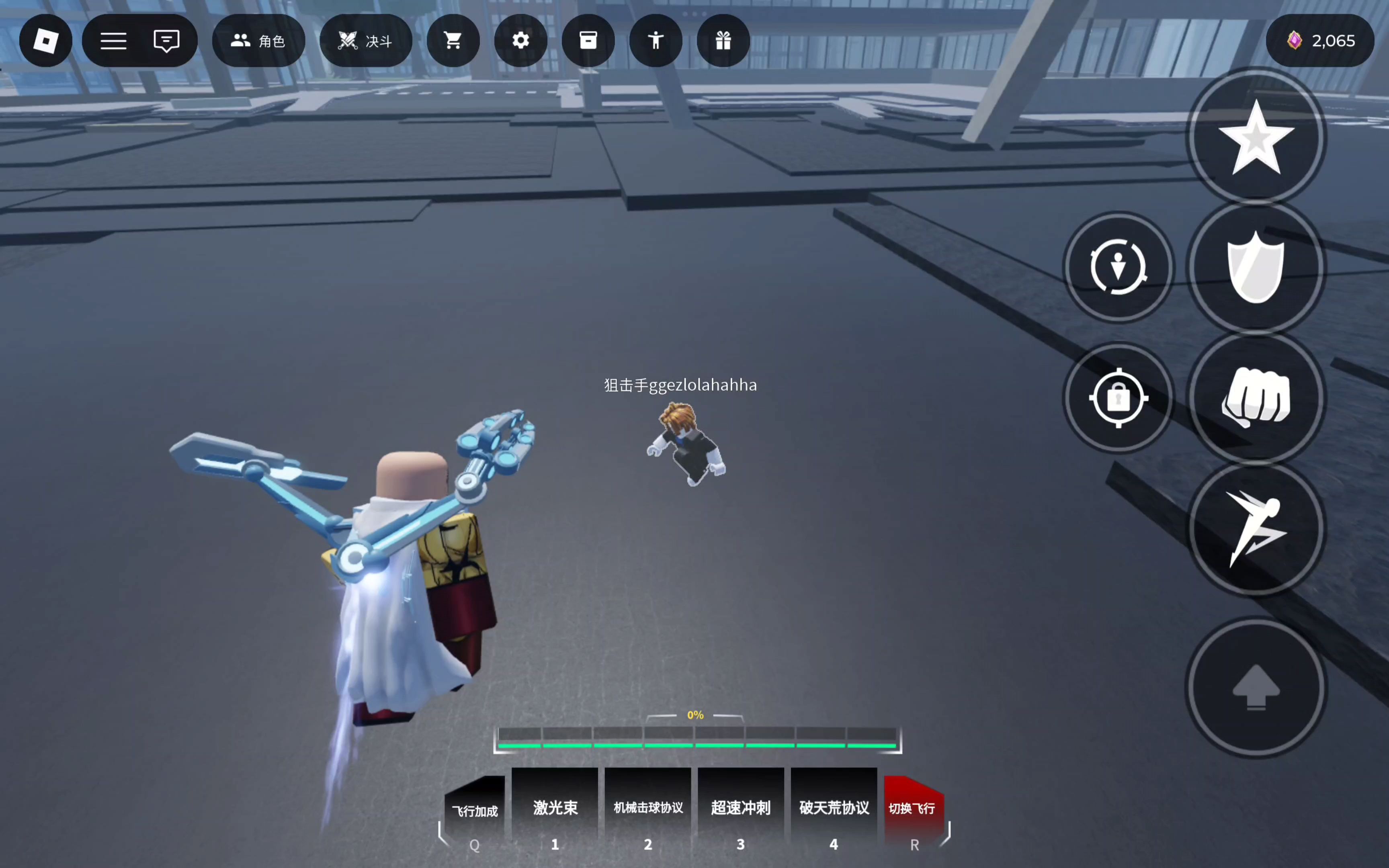Open the Roblox main menu logo
Viewport: 1389px width, 868px height.
[x=46, y=41]
